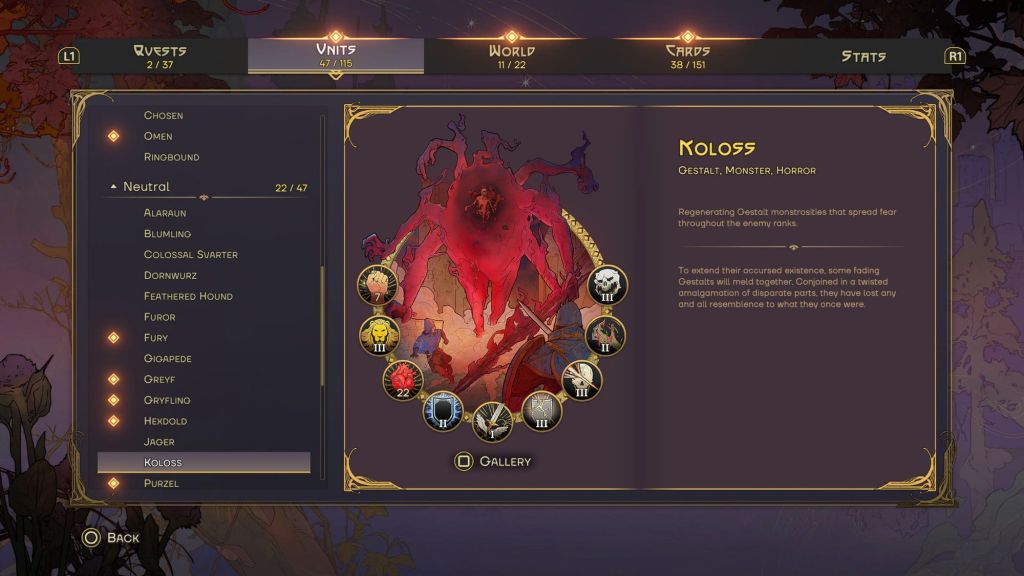The width and height of the screenshot is (1024, 576).
Task: Select the Fury unit entry
Action: pyautogui.click(x=156, y=338)
